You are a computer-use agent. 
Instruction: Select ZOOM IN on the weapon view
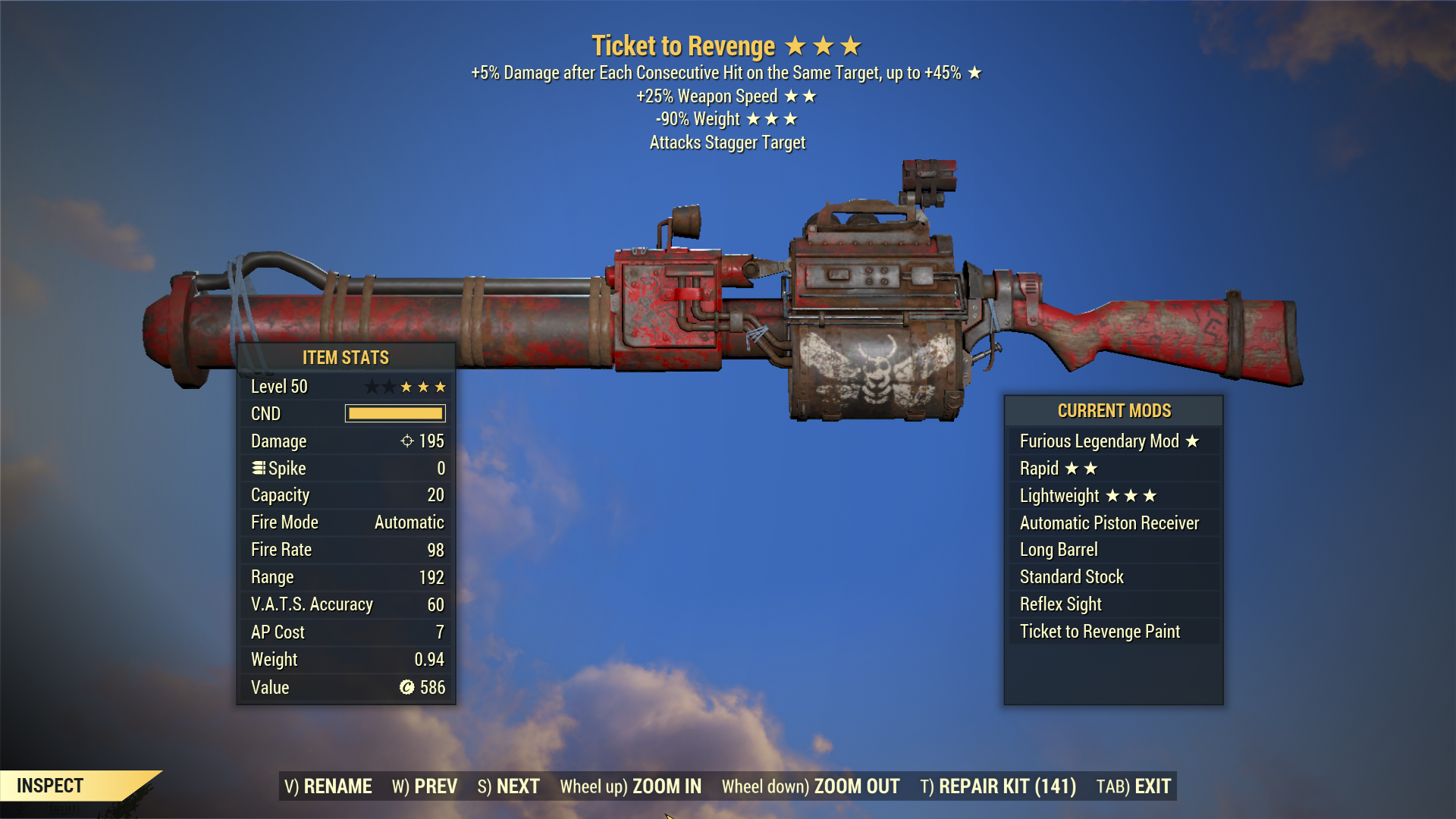click(631, 786)
